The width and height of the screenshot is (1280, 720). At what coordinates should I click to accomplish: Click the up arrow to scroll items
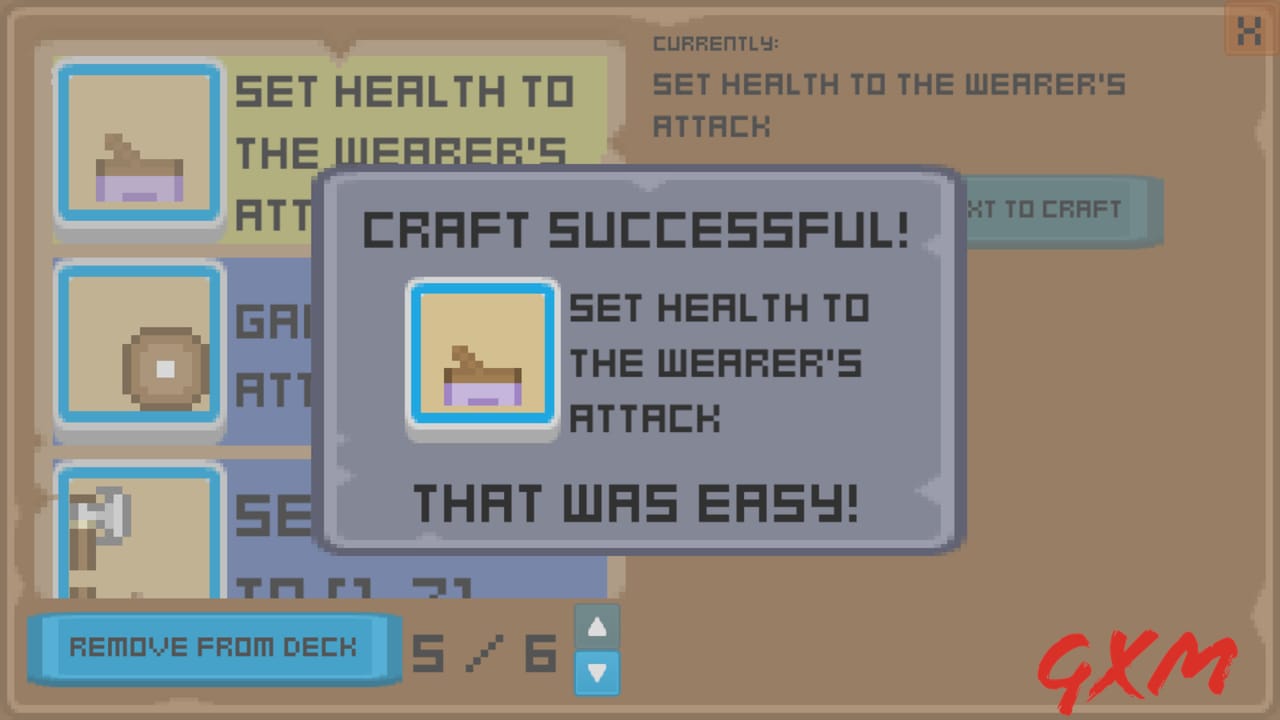(596, 627)
